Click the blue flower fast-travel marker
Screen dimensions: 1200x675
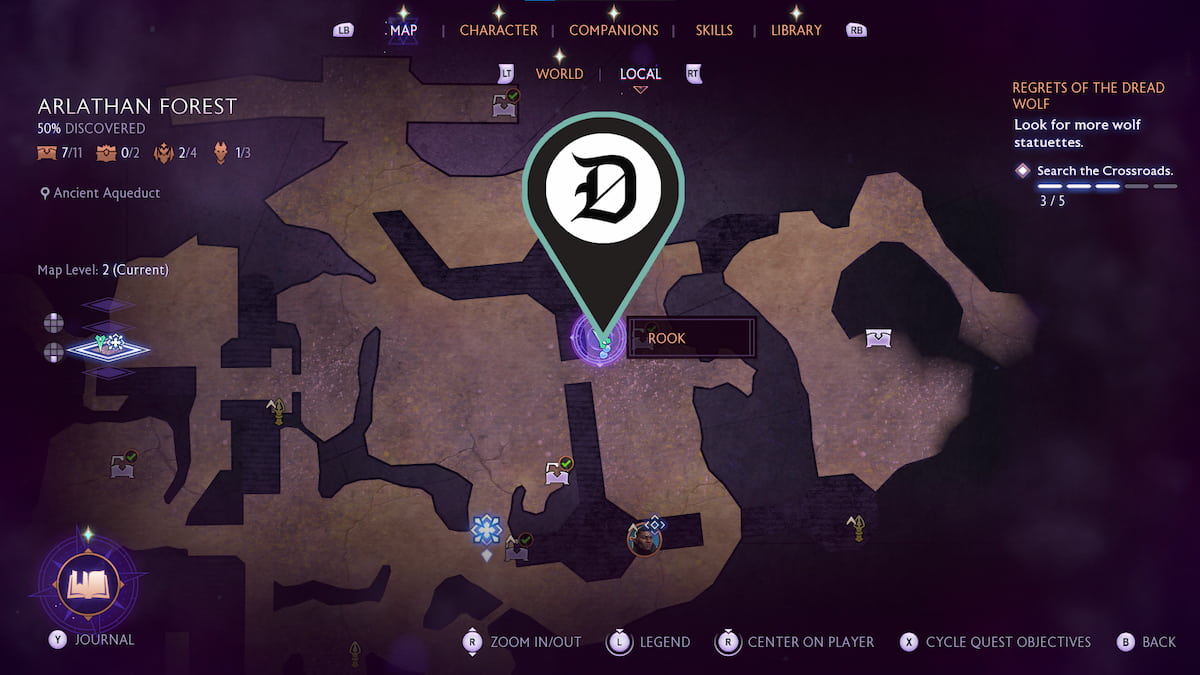pos(486,529)
